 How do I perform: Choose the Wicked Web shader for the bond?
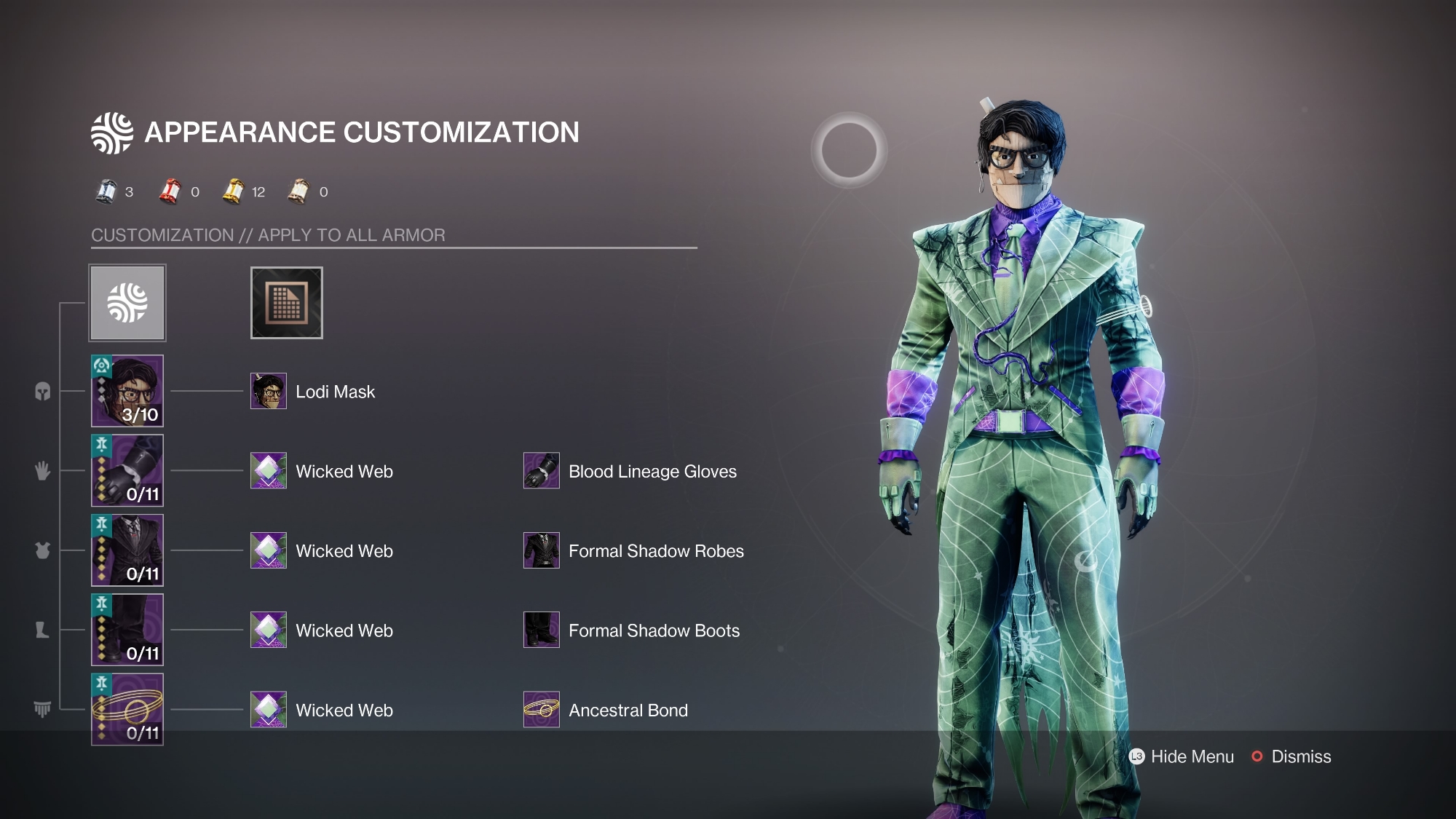tap(269, 710)
